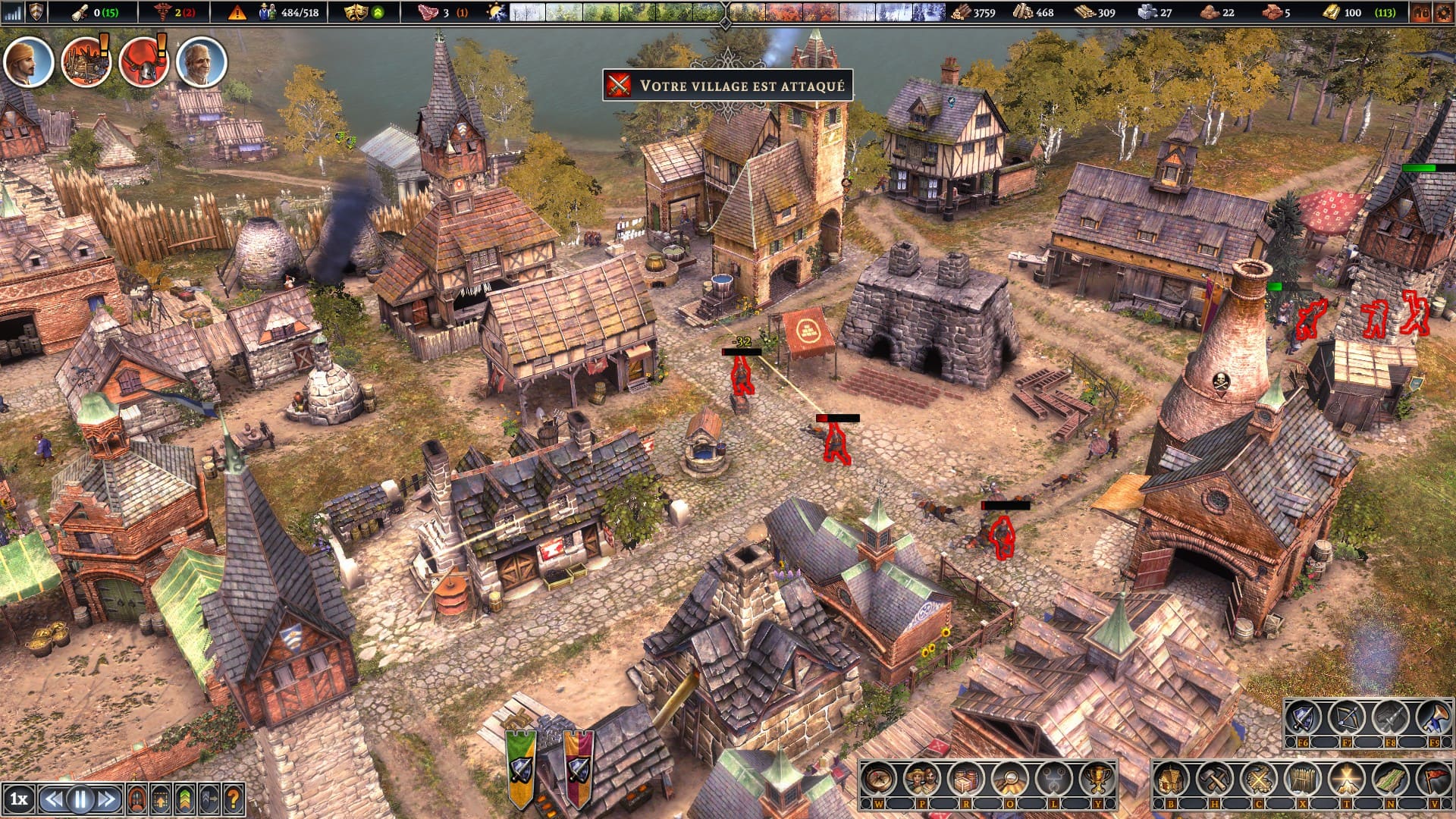Click the green chevrons upgrade overlay button
Image resolution: width=1456 pixels, height=819 pixels.
[x=185, y=799]
